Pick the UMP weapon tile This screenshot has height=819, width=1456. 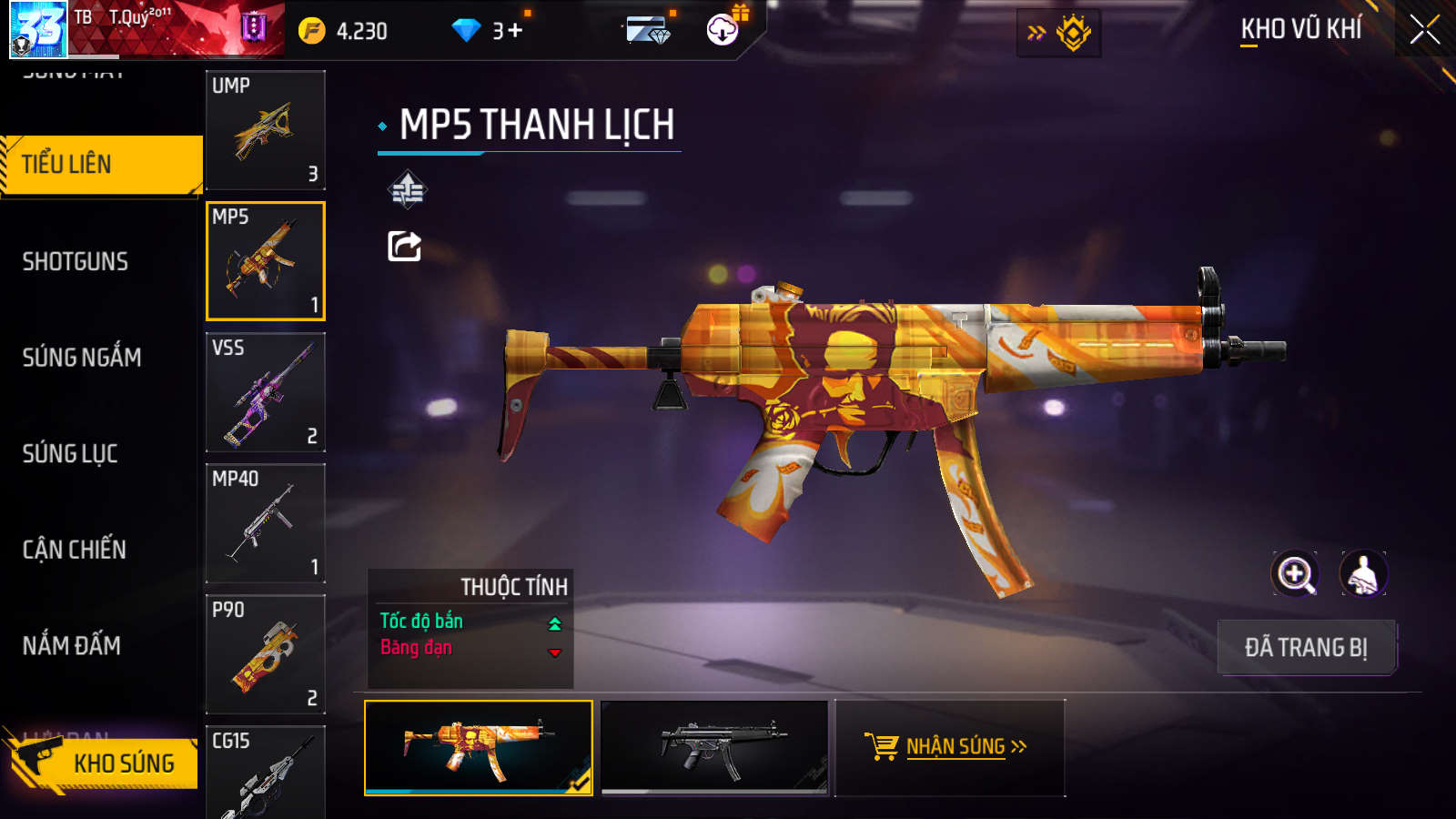(x=266, y=130)
